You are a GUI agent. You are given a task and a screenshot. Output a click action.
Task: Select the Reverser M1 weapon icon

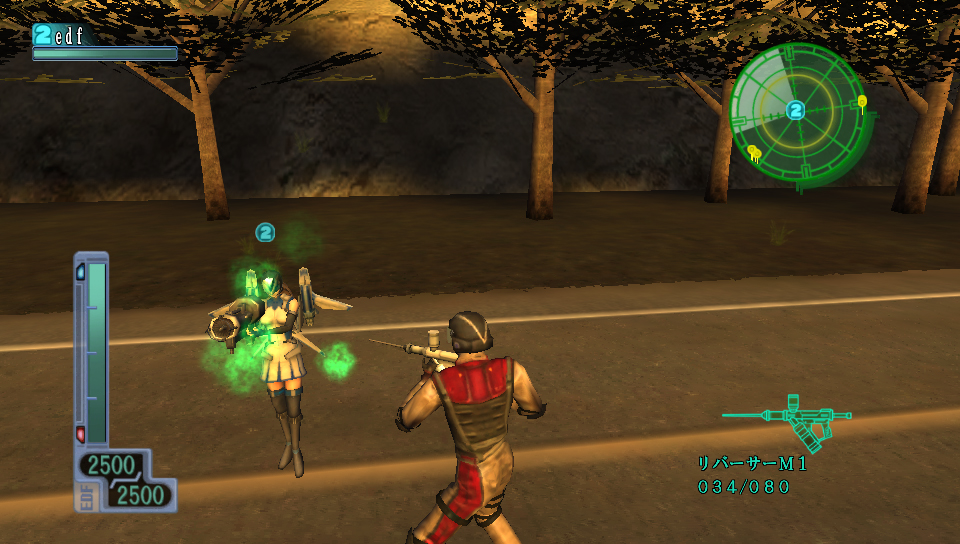click(x=788, y=420)
